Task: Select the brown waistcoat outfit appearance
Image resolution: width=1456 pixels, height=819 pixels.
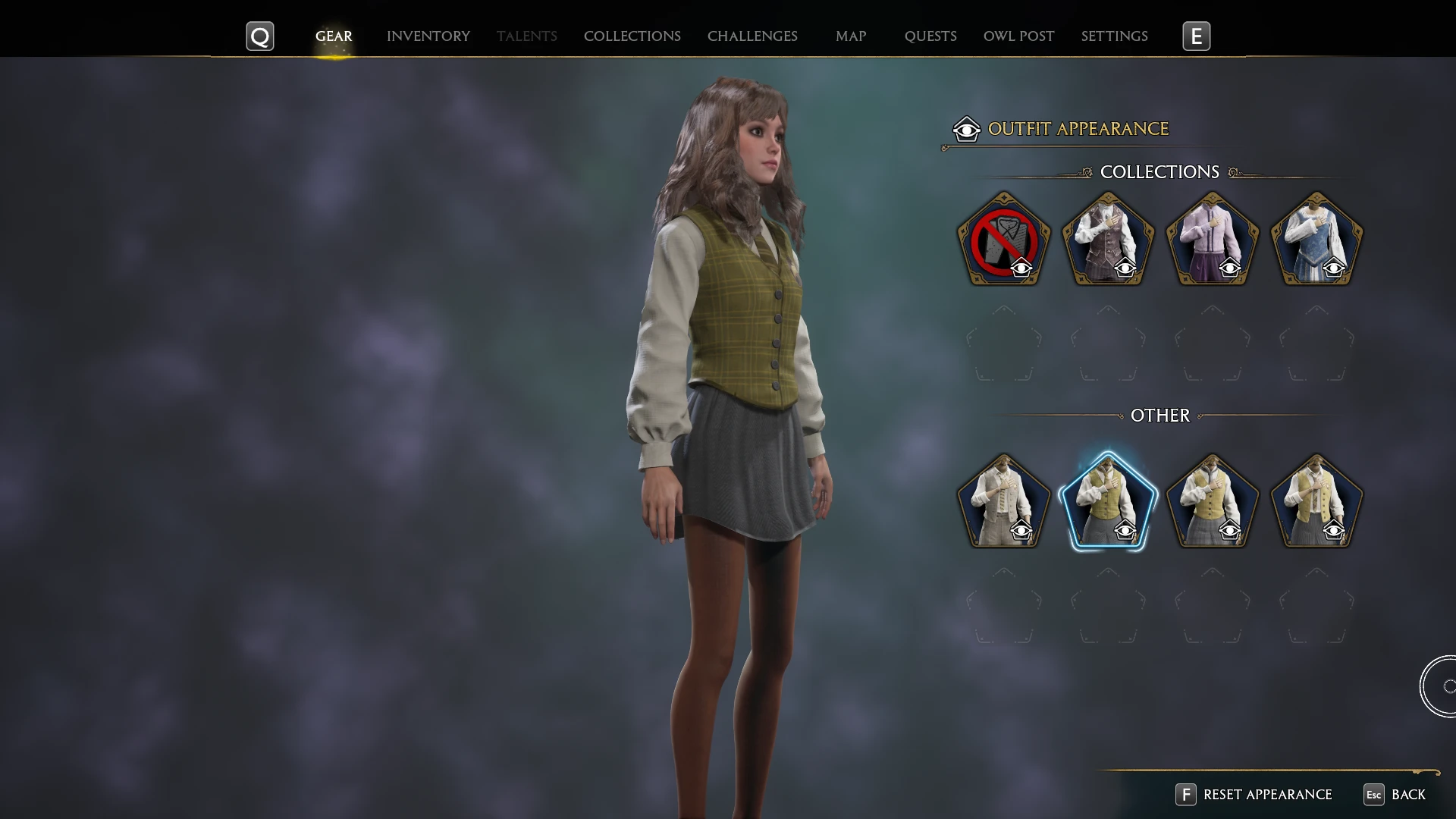Action: [1108, 240]
